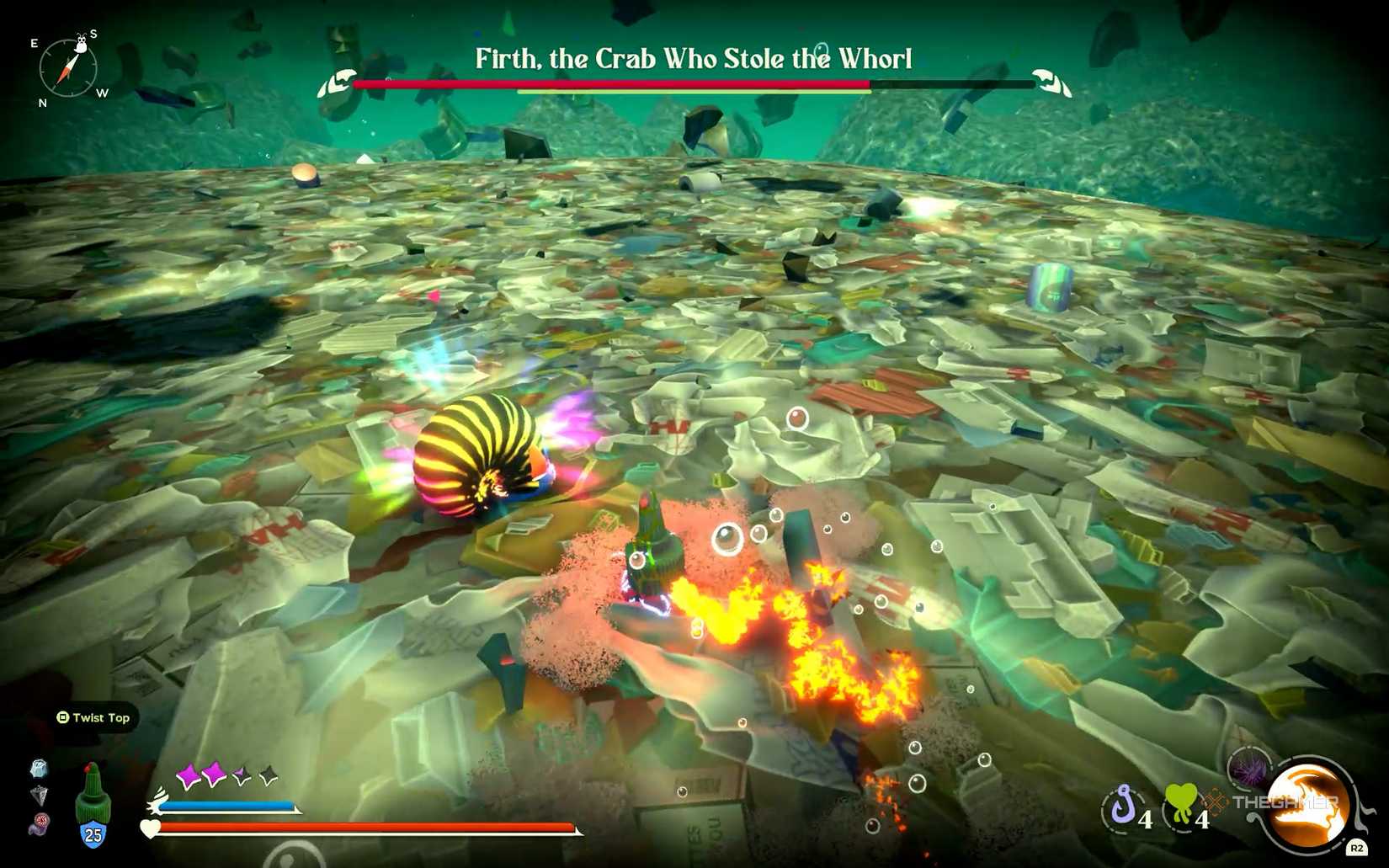This screenshot has height=868, width=1389.
Task: Click the boss name Firth, the Crab Who Stole the Whorl
Action: pos(693,59)
